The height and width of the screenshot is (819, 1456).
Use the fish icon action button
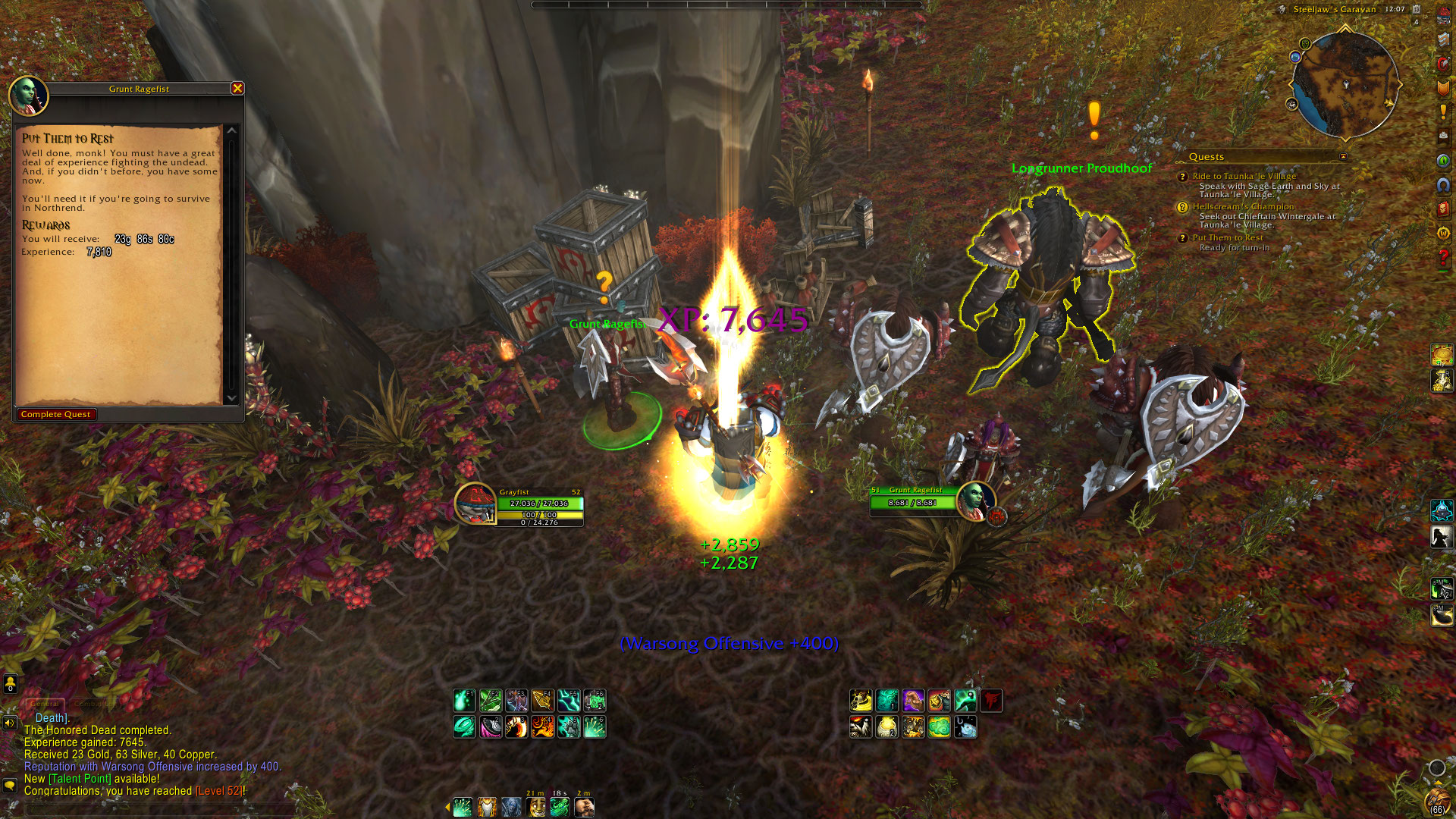click(965, 728)
